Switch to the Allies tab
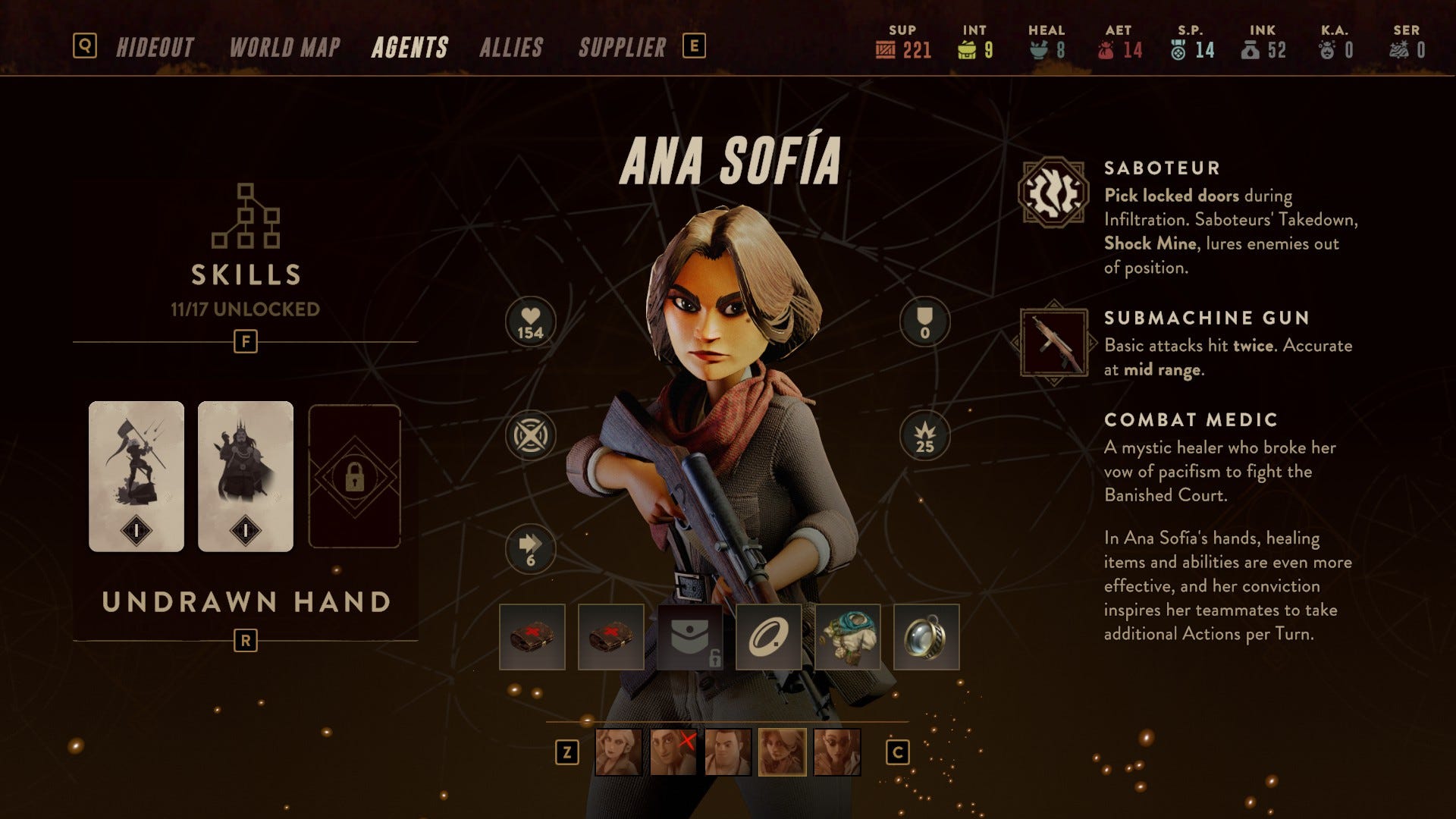Viewport: 1456px width, 819px height. tap(511, 48)
